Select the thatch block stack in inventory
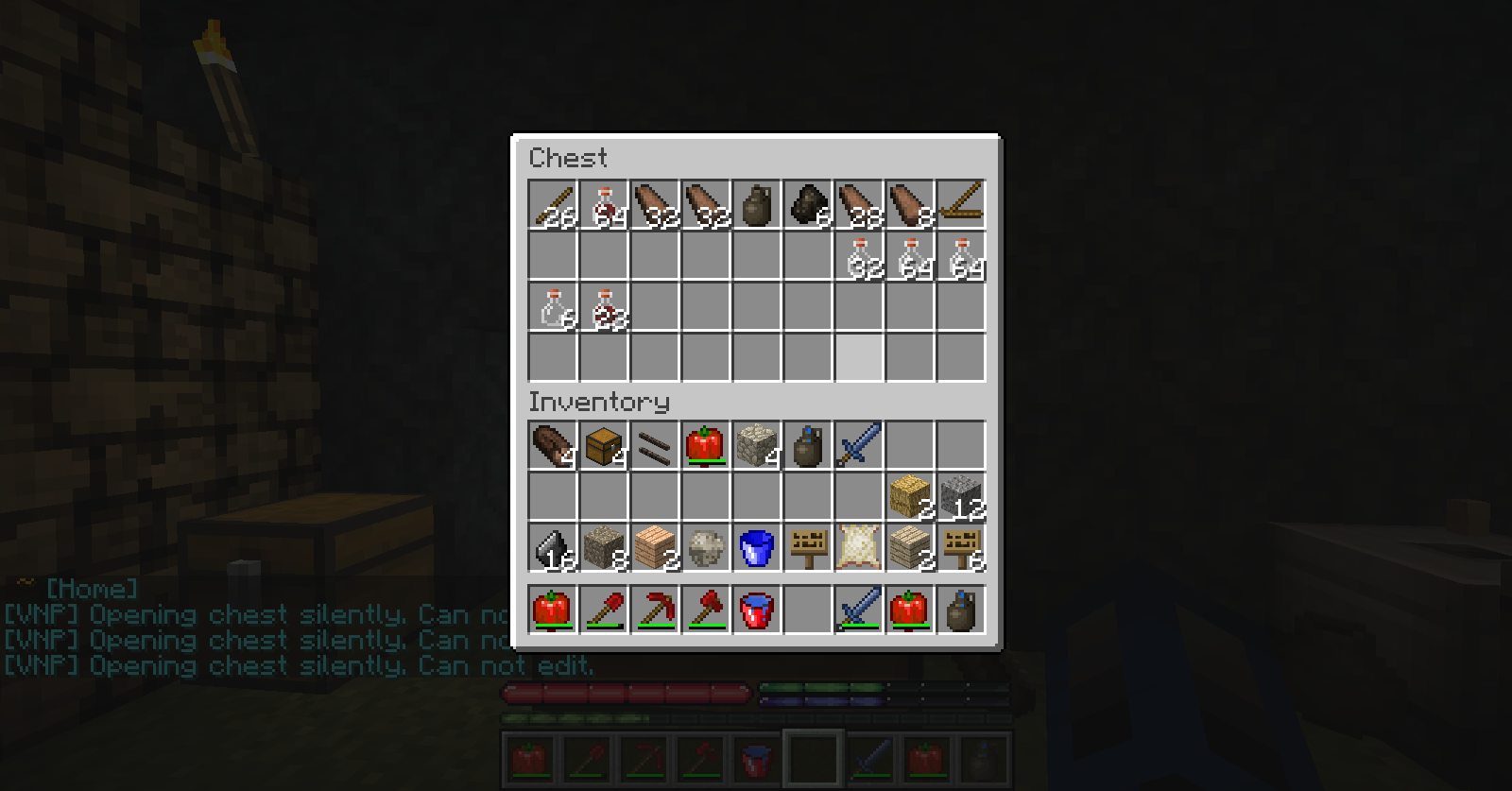The height and width of the screenshot is (791, 1512). pyautogui.click(x=910, y=497)
